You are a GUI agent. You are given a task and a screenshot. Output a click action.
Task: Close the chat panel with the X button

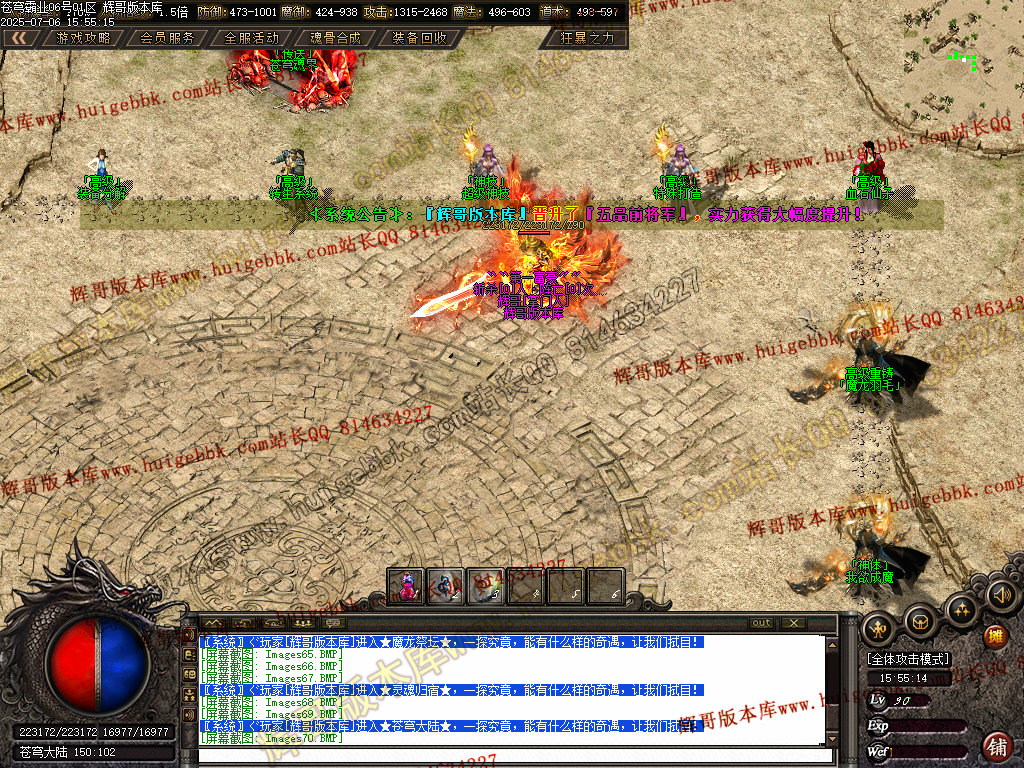793,623
